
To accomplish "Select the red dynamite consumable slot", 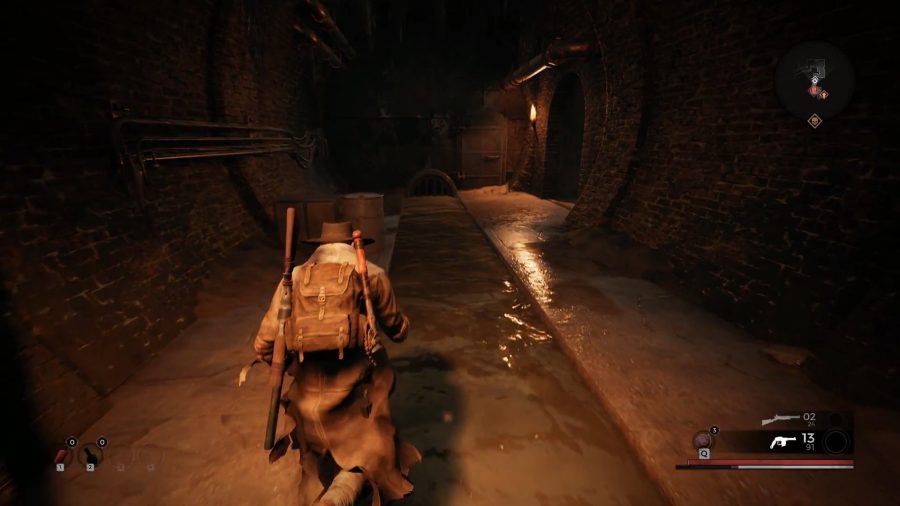I will point(60,455).
